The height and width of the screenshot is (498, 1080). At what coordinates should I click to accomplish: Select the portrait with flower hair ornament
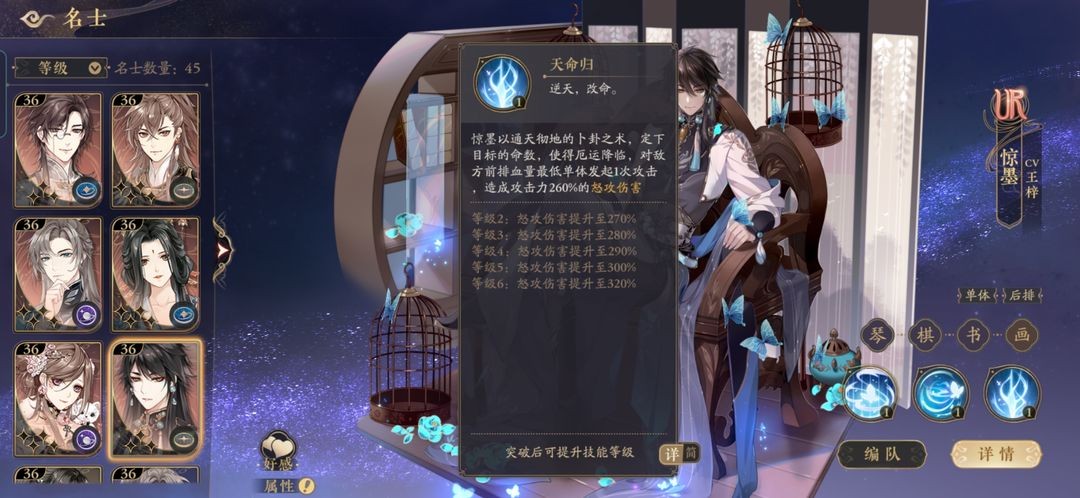click(57, 397)
